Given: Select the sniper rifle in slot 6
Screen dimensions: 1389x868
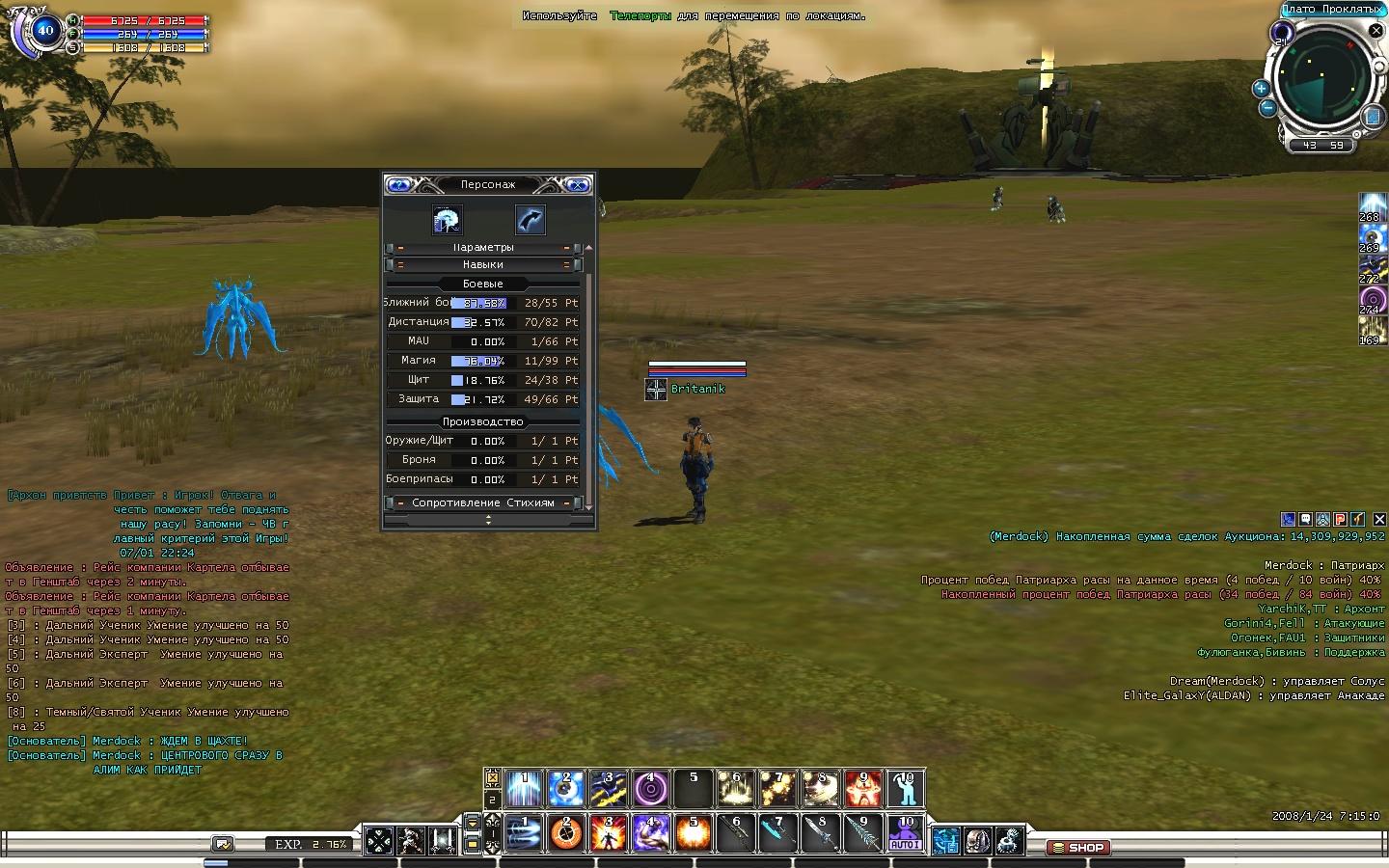Looking at the screenshot, I should [x=736, y=834].
